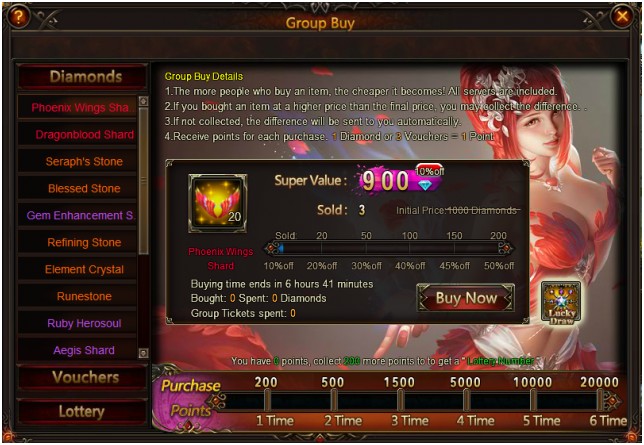Choose the Aegis Shard entry
This screenshot has height=445, width=644.
click(84, 350)
